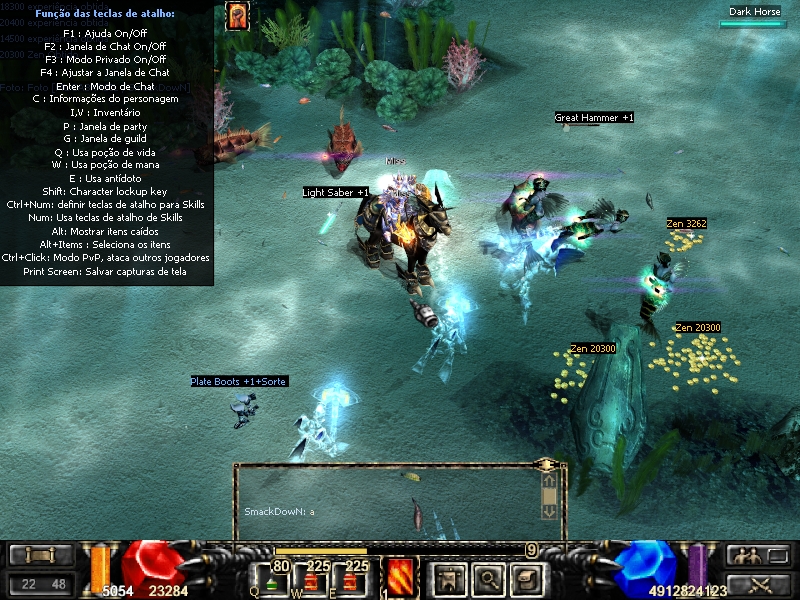Click the magnifying glass button on bottom bar
The height and width of the screenshot is (600, 800).
pyautogui.click(x=488, y=577)
